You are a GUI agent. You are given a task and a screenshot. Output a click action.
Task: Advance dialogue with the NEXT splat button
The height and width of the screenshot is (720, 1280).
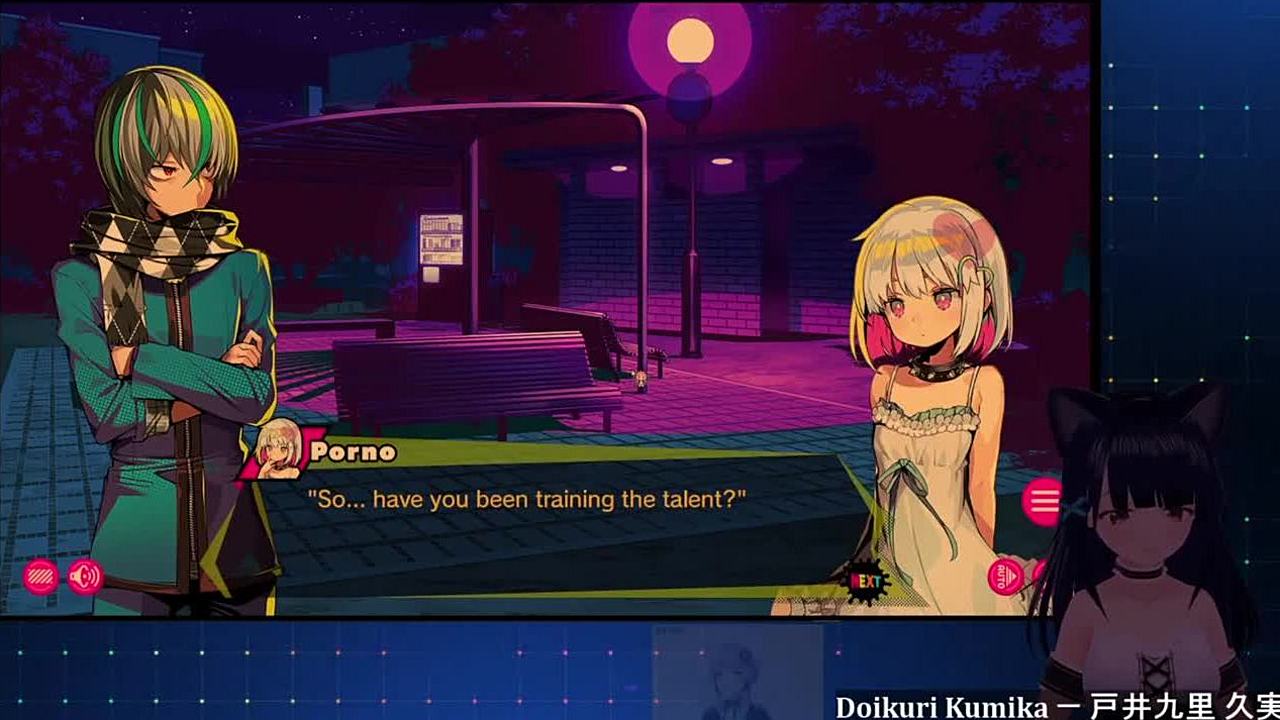(866, 580)
